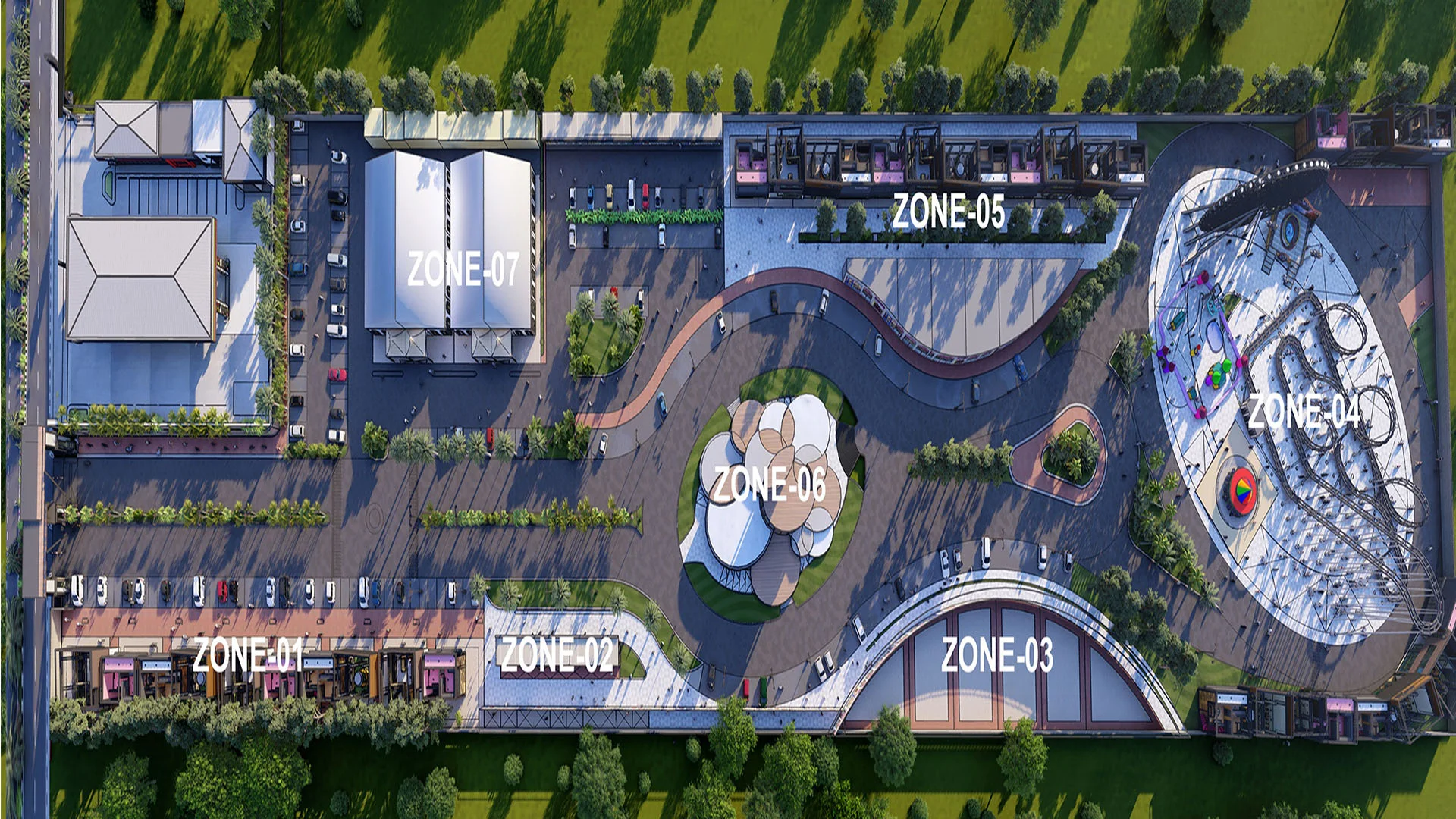Choose the ZONE-06 label

[769, 485]
